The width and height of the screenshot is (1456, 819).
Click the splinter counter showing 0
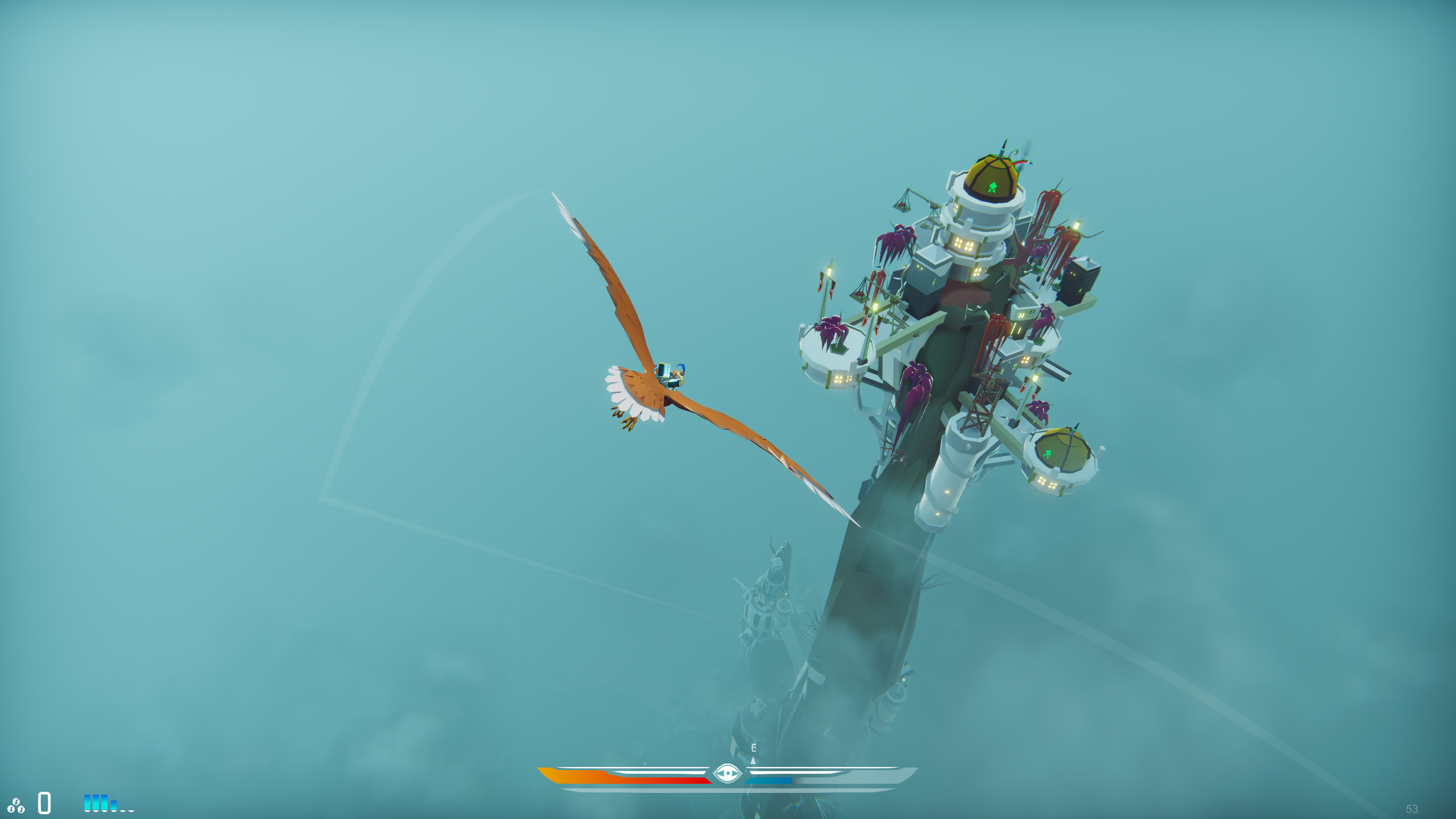43,805
